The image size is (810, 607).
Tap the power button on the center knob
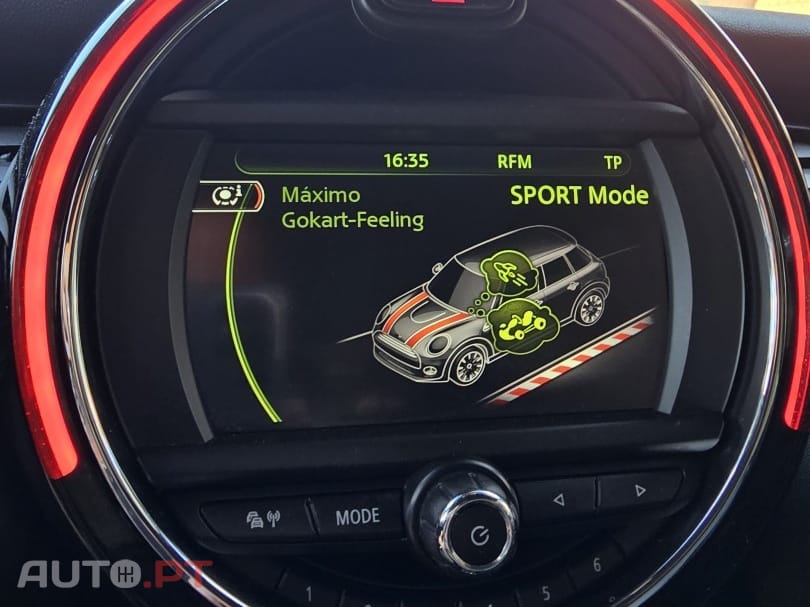[x=478, y=533]
